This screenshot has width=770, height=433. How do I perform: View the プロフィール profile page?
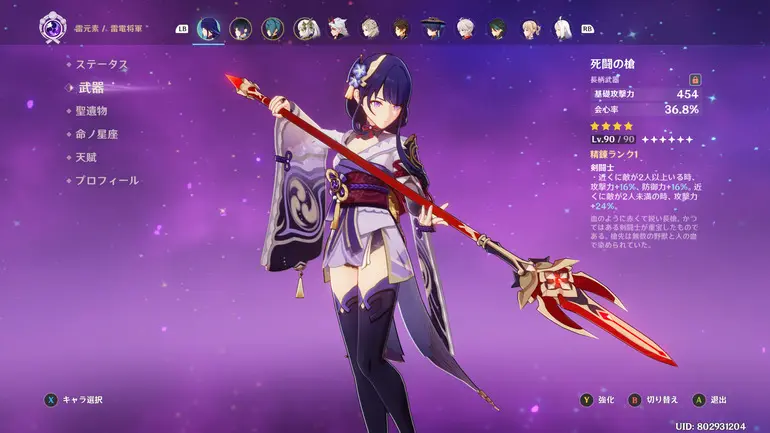107,180
